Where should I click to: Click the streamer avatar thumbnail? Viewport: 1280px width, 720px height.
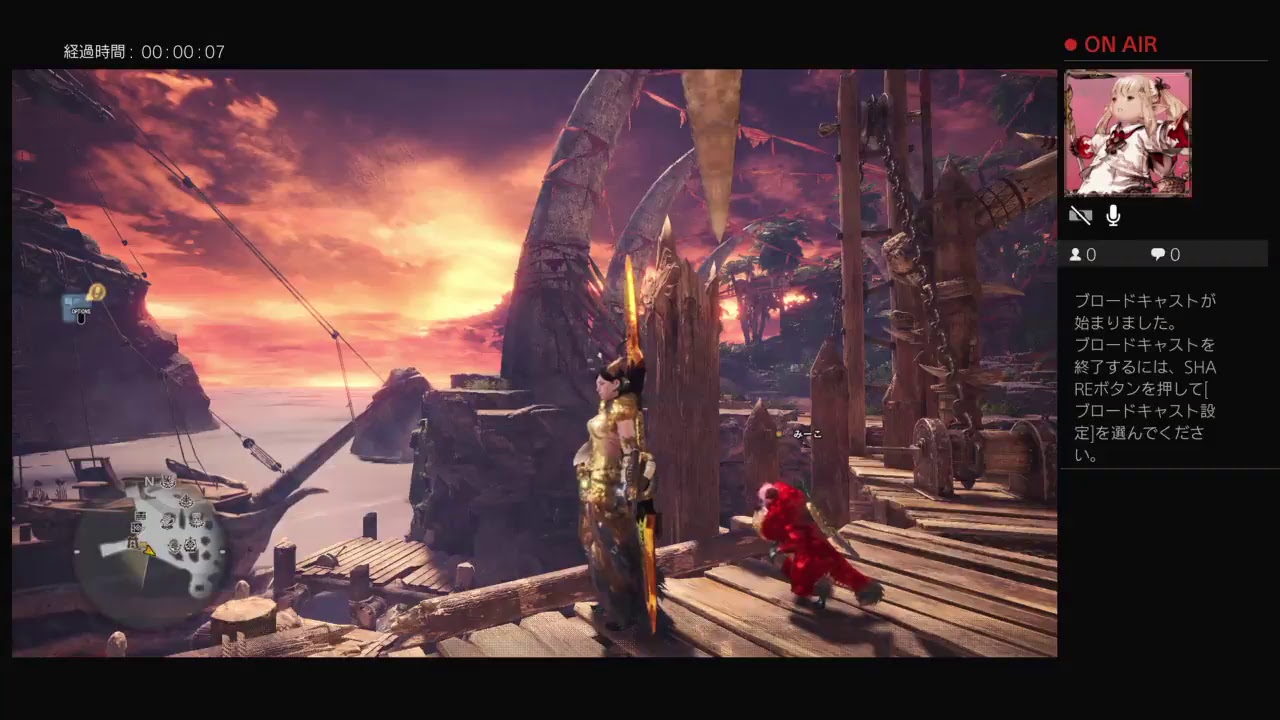1128,133
